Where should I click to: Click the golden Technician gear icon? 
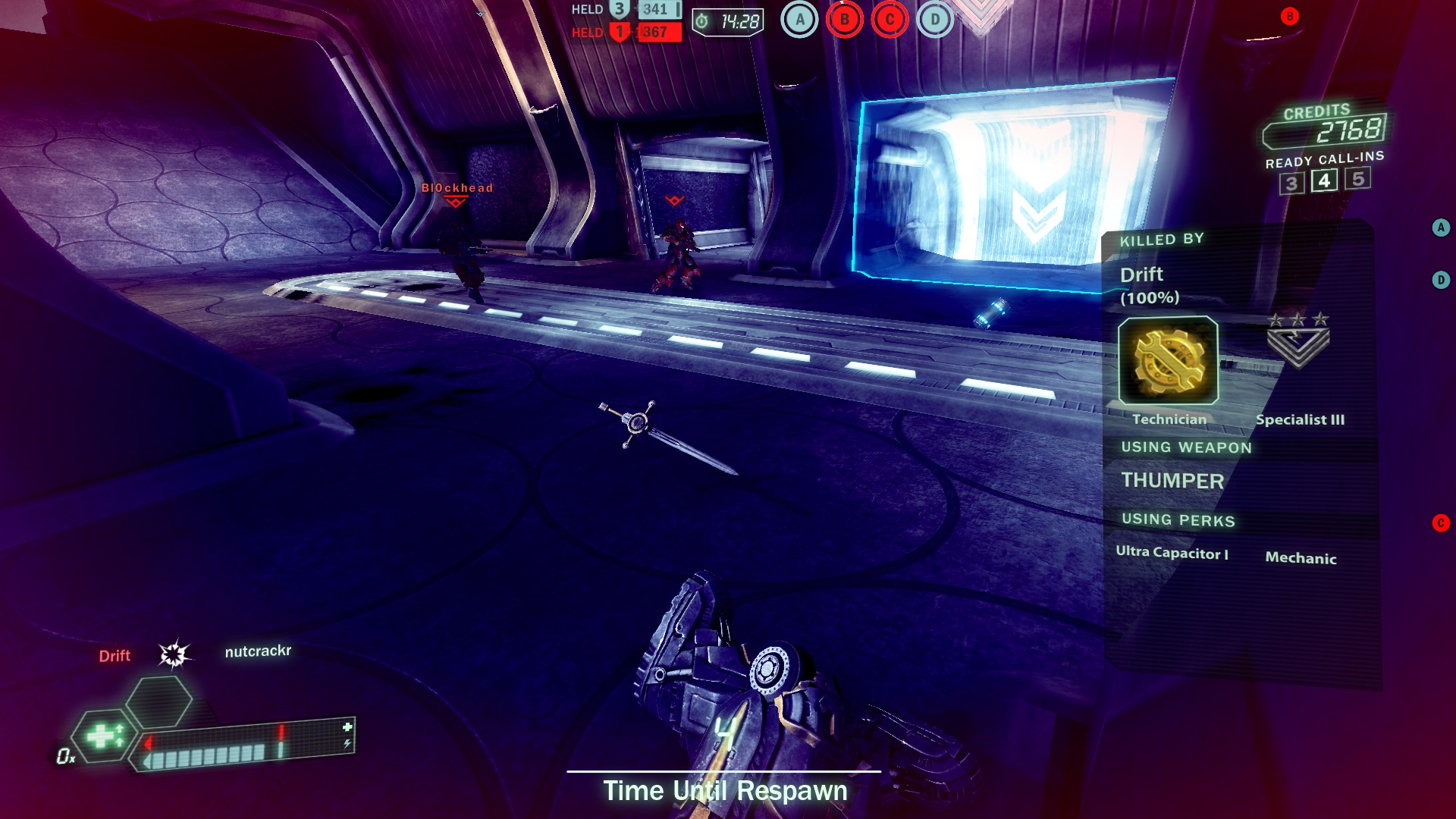click(x=1168, y=361)
